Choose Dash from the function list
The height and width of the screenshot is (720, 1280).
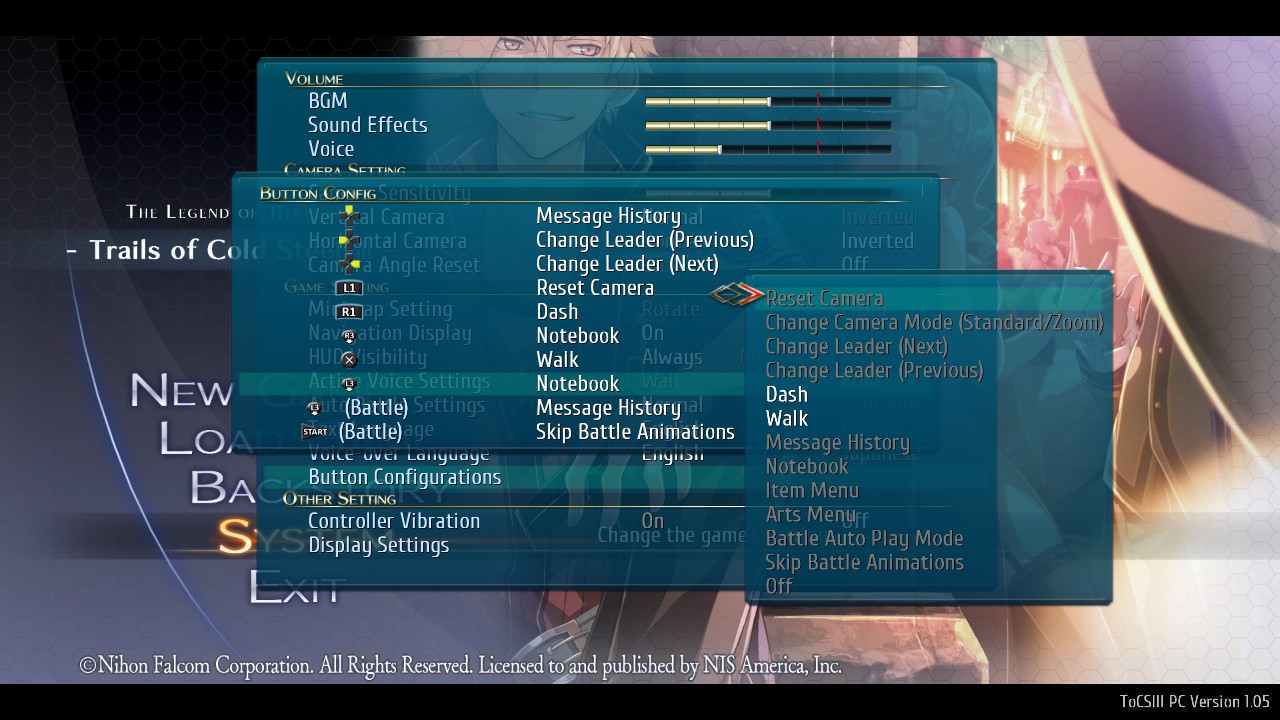(x=786, y=394)
